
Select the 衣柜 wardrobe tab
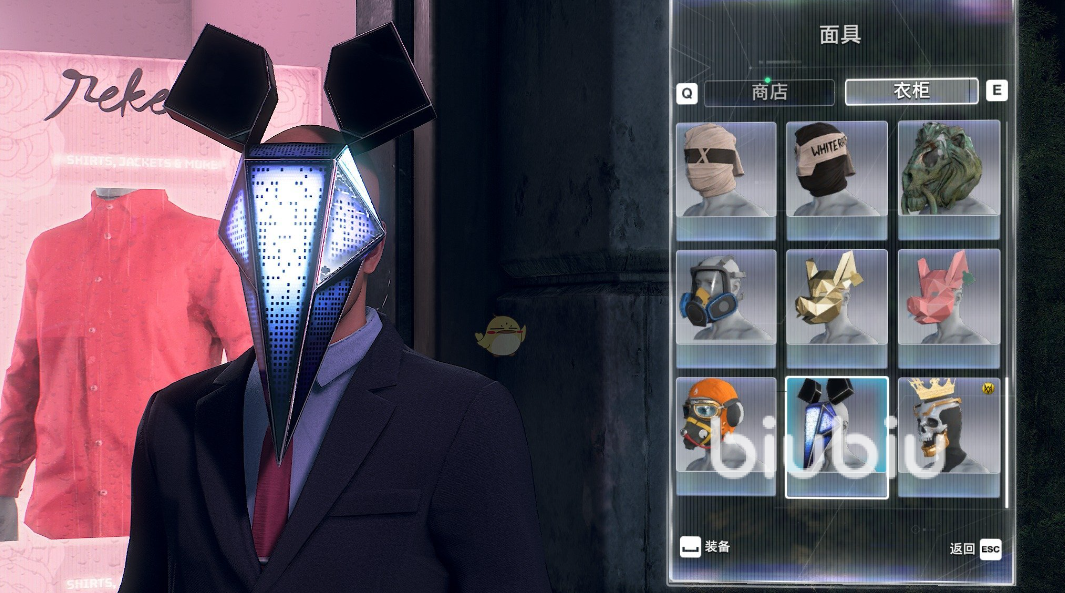(911, 91)
